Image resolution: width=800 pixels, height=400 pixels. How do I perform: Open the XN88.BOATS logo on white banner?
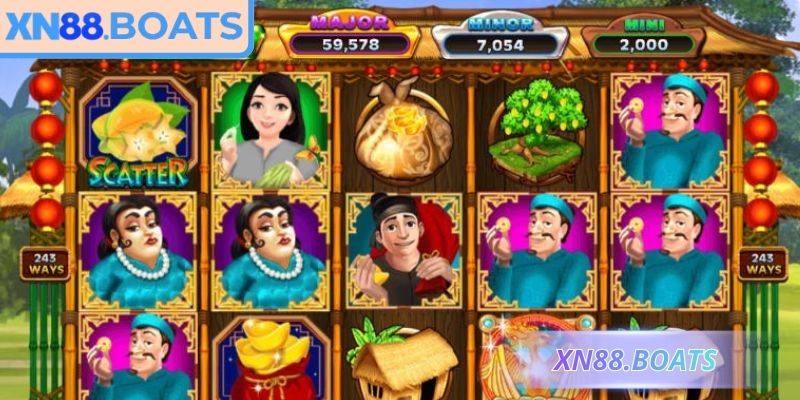(x=122, y=27)
